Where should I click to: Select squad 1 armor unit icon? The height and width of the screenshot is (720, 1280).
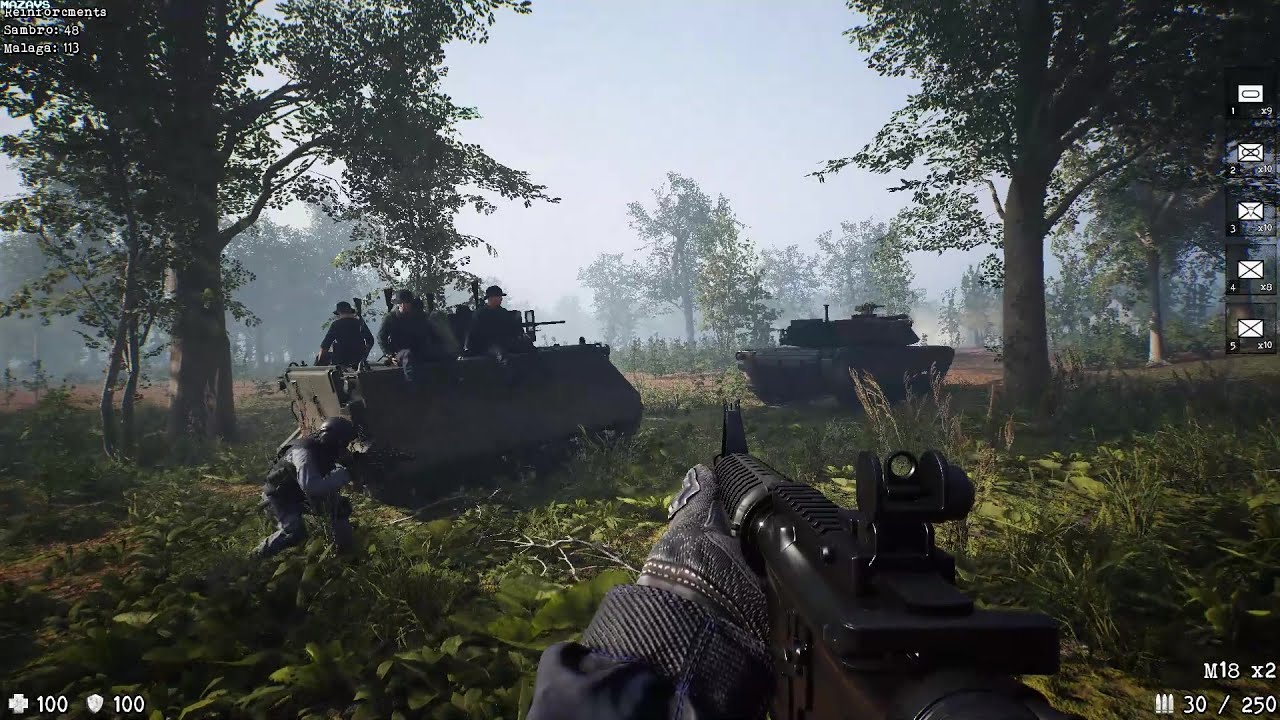[1250, 94]
